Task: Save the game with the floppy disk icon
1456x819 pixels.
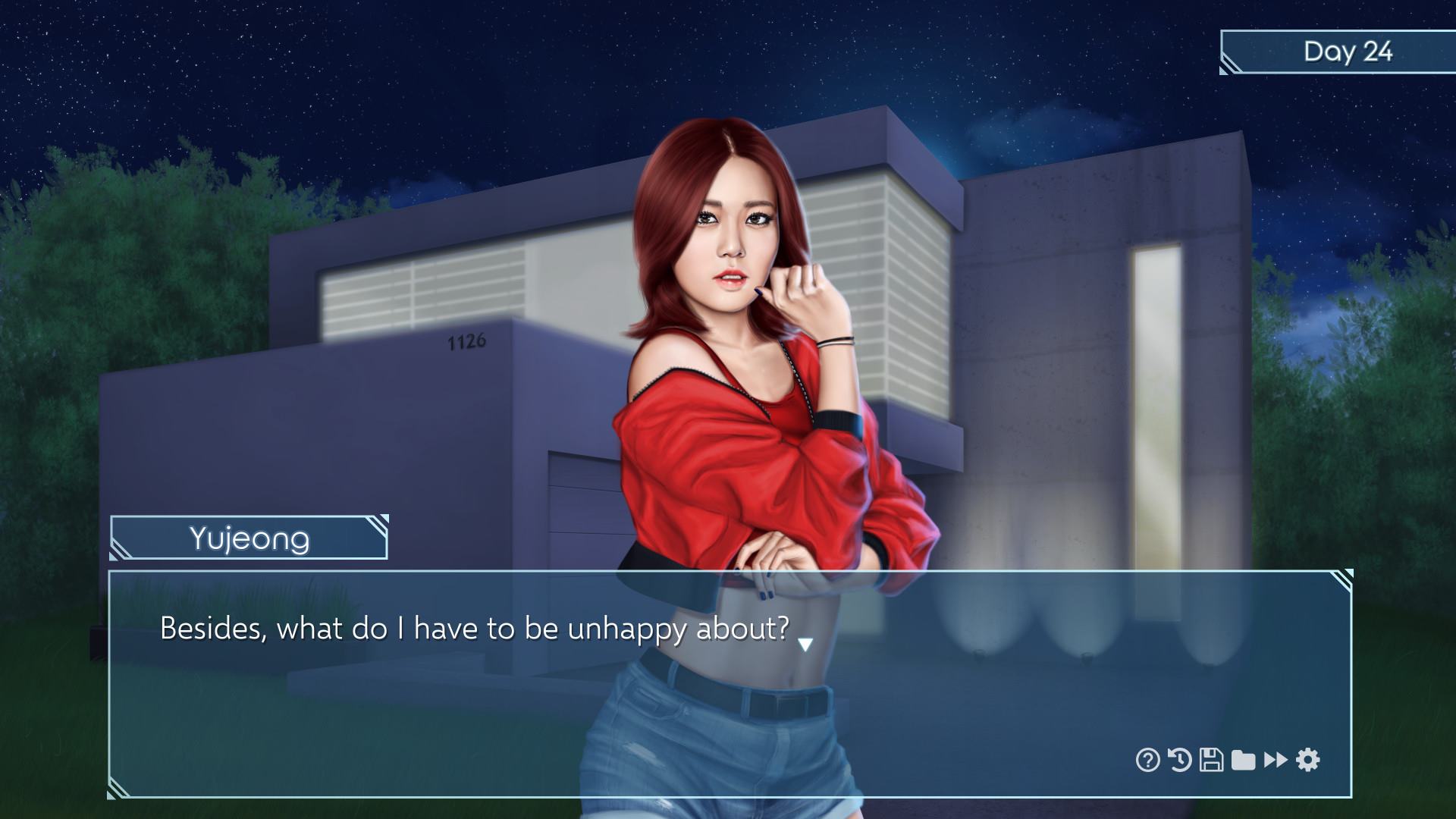Action: point(1211,759)
